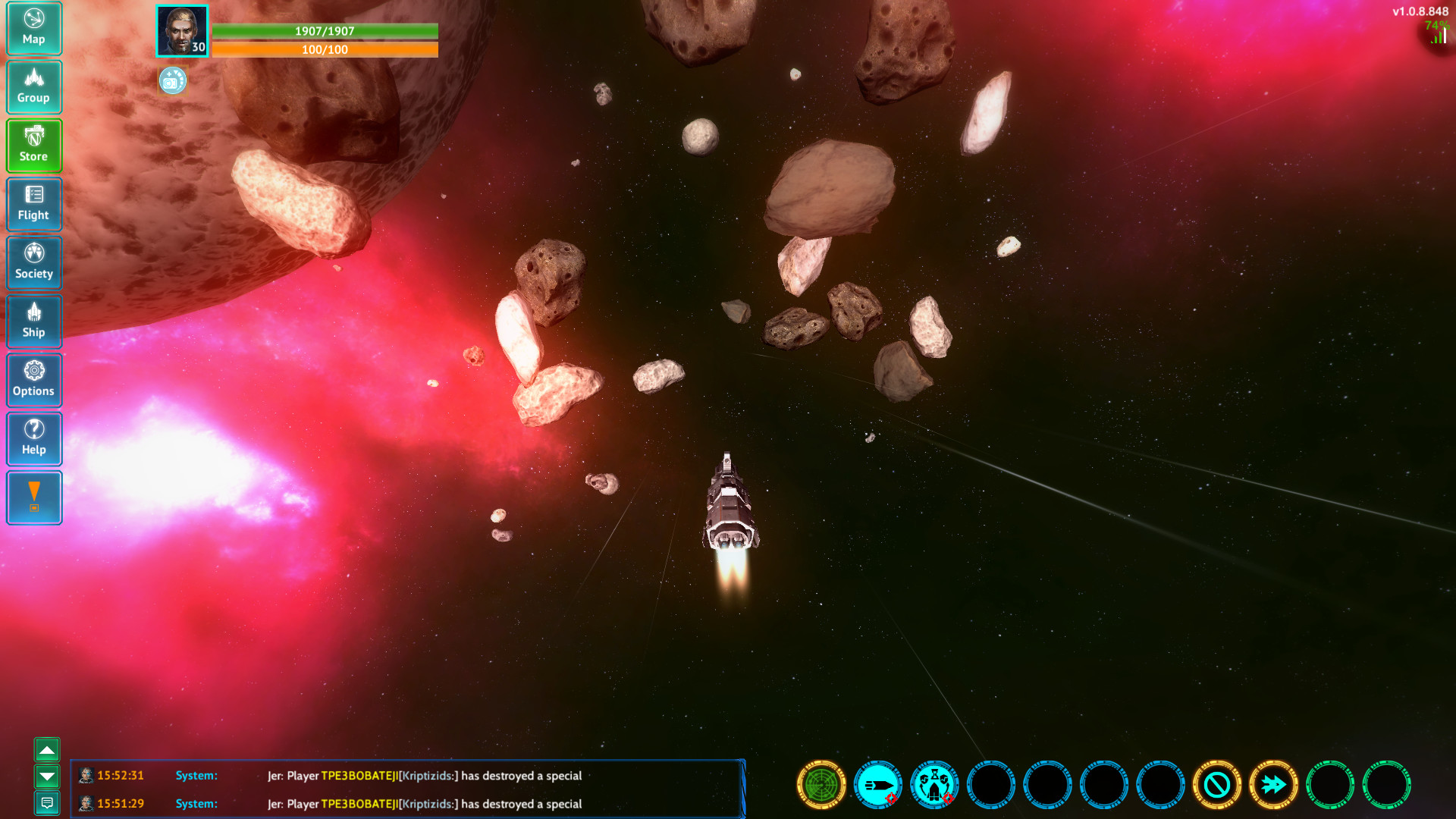This screenshot has width=1456, height=819.
Task: Open the Group panel from the sidebar
Action: tap(34, 87)
